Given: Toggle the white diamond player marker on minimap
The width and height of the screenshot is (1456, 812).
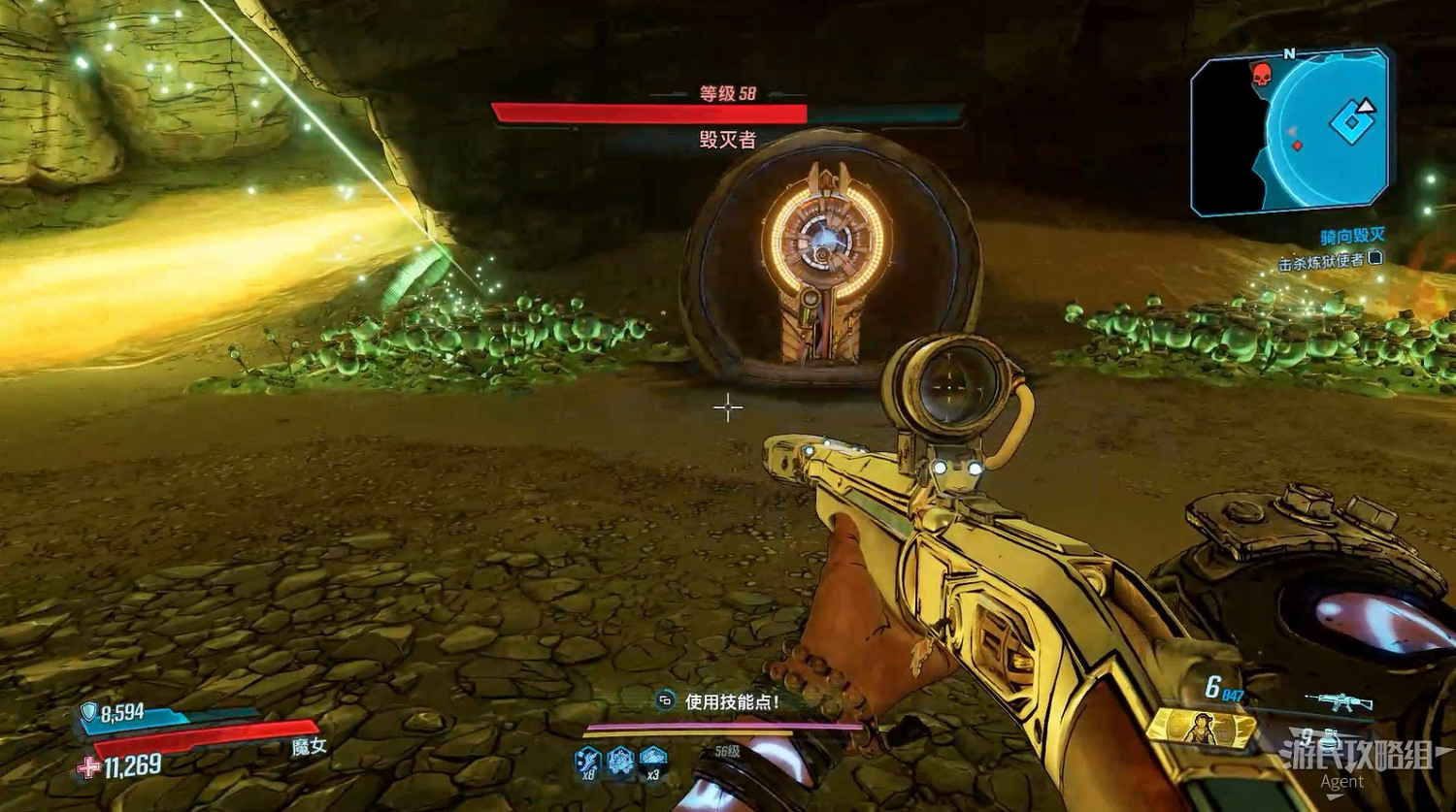Looking at the screenshot, I should pyautogui.click(x=1351, y=121).
